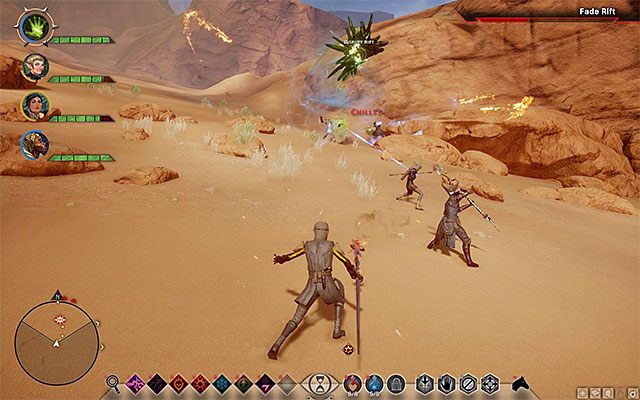Click the magnifying glass search icon
This screenshot has height=400, width=640.
coord(112,383)
